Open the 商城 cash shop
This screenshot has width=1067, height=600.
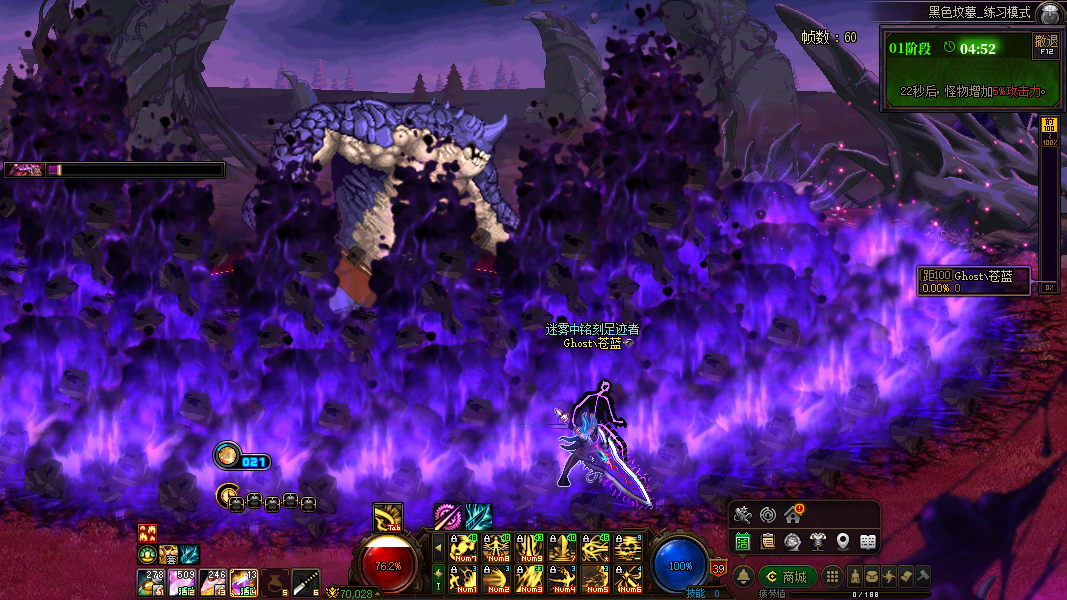pyautogui.click(x=786, y=577)
